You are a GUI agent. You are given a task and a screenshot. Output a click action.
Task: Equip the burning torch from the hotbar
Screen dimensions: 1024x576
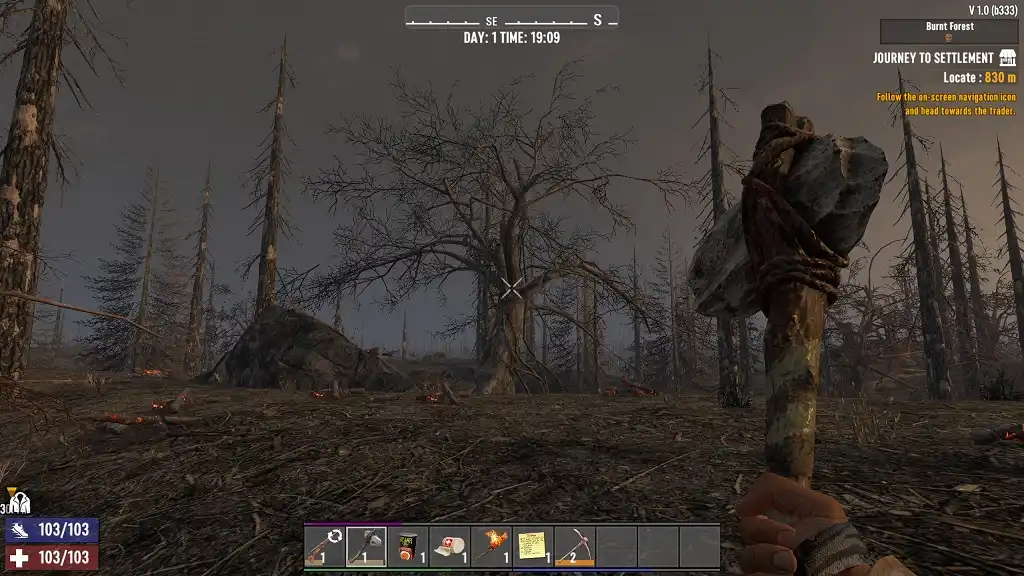coord(491,547)
